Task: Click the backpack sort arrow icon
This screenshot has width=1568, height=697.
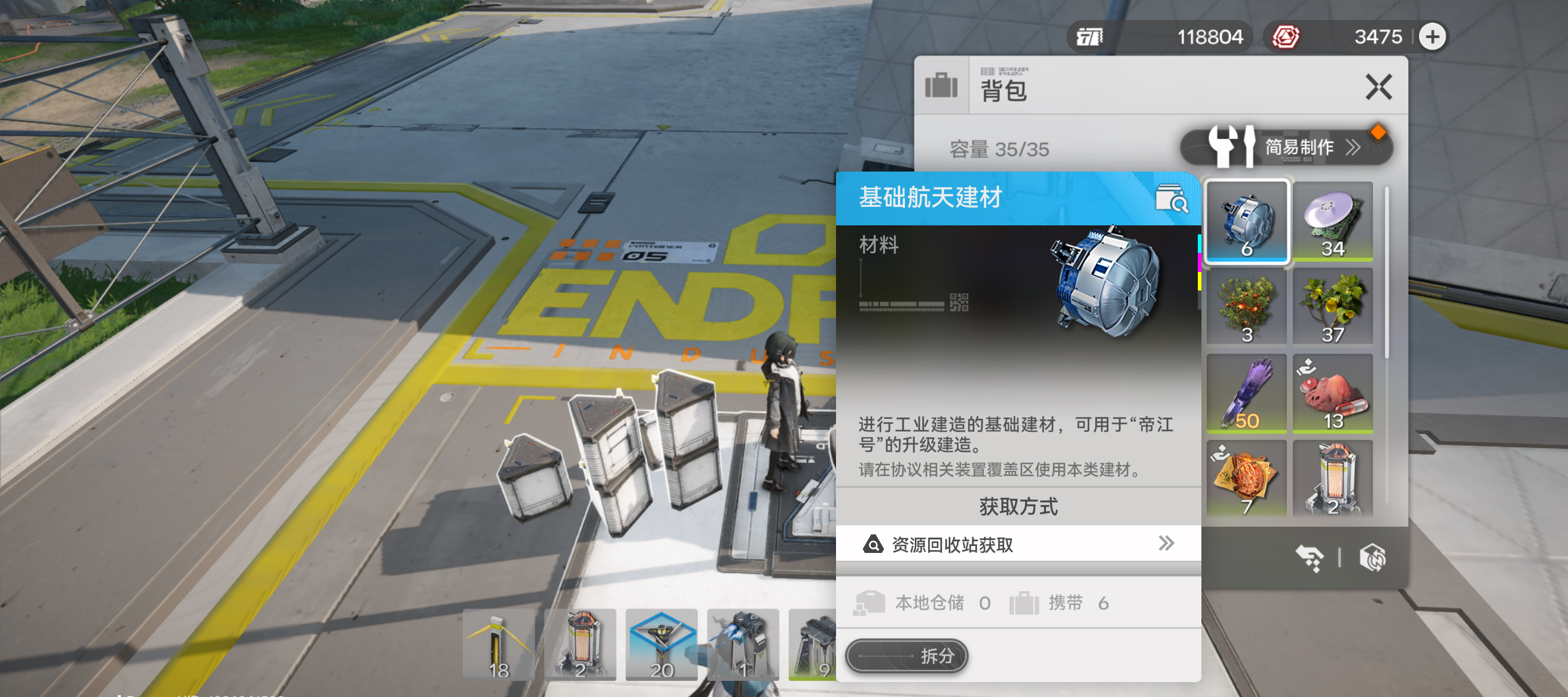Action: coord(1309,557)
